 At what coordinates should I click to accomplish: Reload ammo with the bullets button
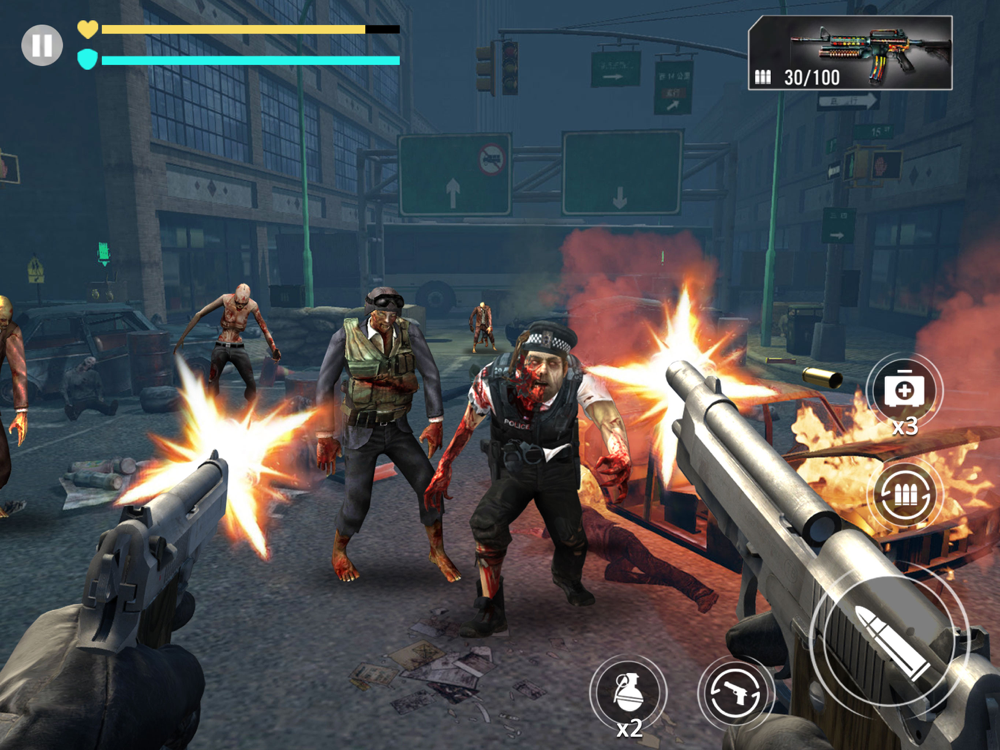pyautogui.click(x=904, y=494)
